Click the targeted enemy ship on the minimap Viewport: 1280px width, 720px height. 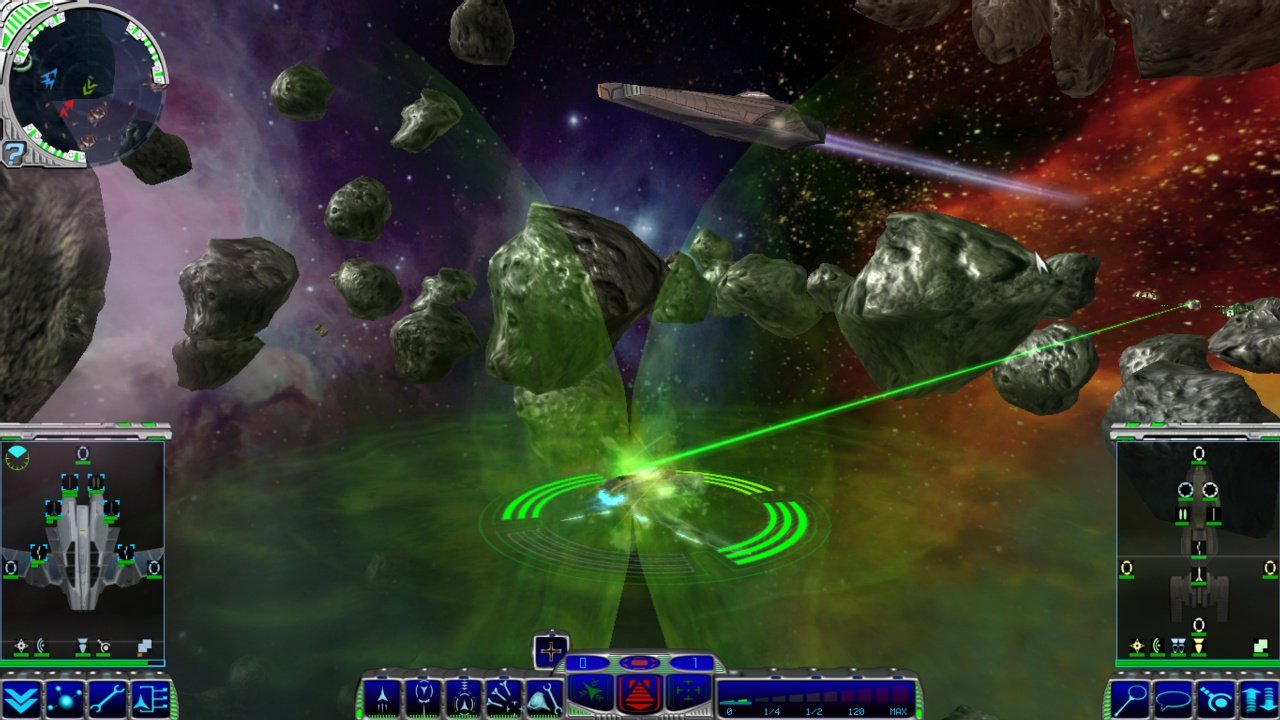pyautogui.click(x=68, y=108)
